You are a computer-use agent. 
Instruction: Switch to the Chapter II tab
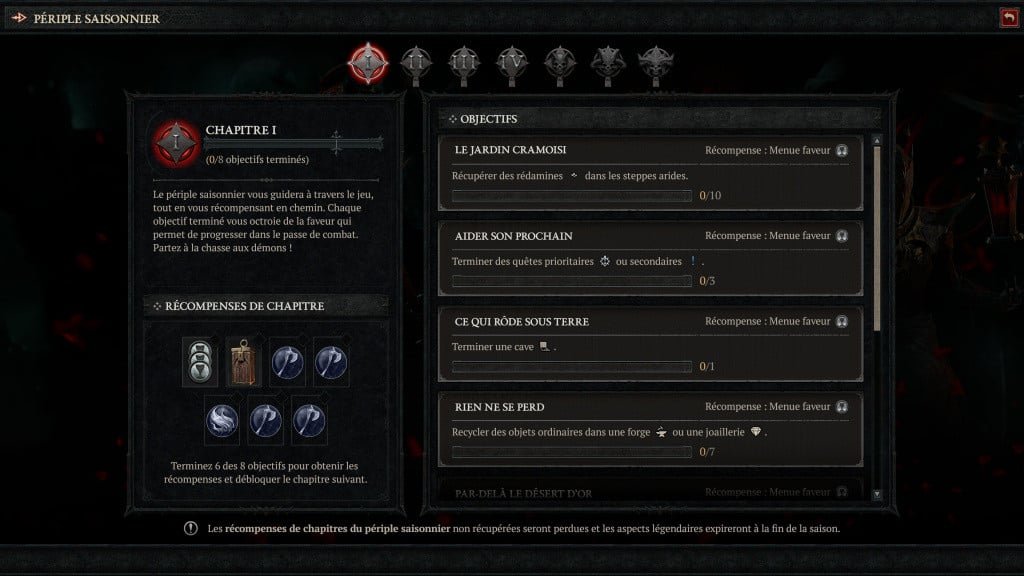pyautogui.click(x=415, y=63)
